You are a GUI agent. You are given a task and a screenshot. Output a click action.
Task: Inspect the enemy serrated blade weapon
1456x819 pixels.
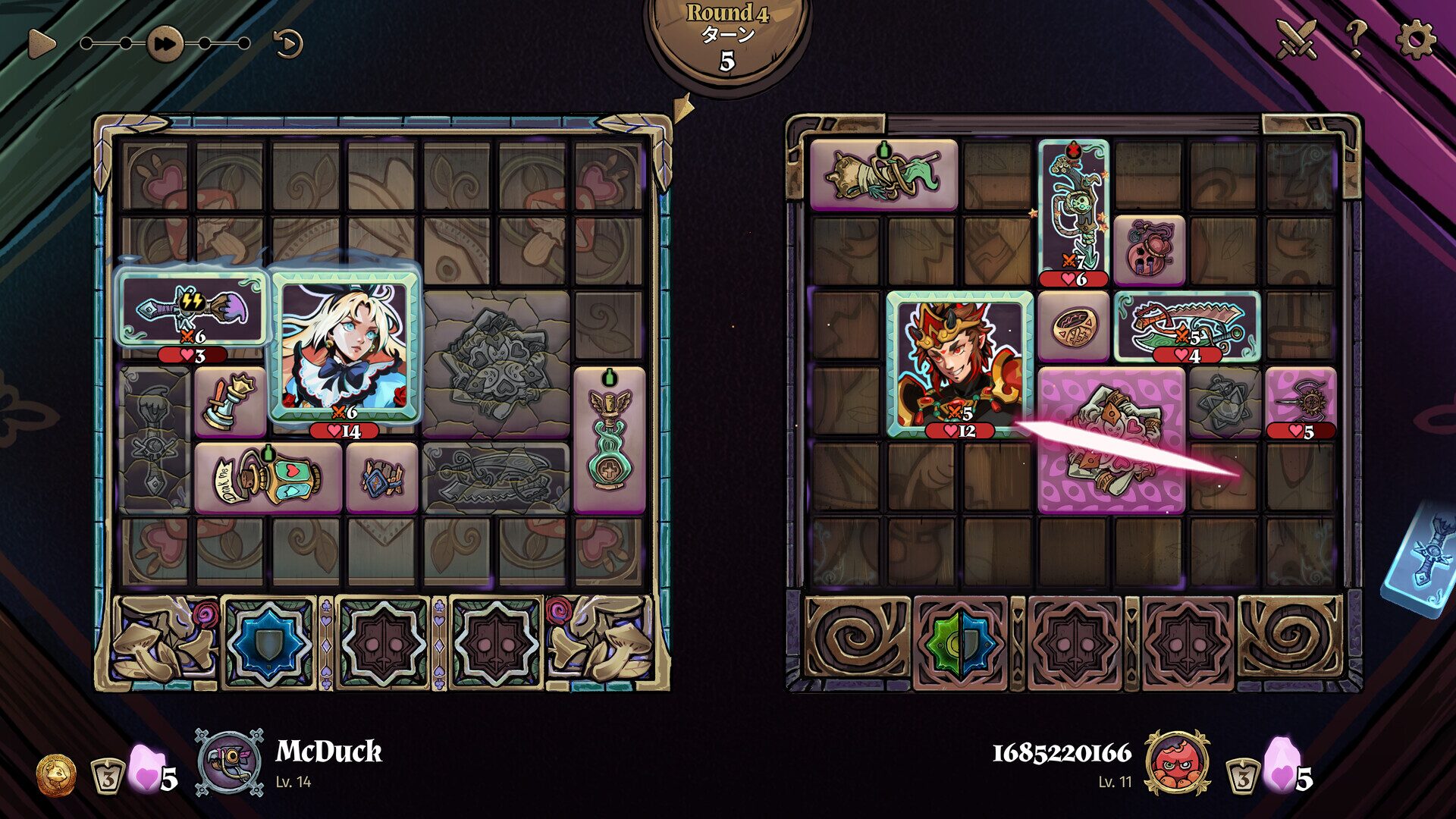click(x=1187, y=326)
